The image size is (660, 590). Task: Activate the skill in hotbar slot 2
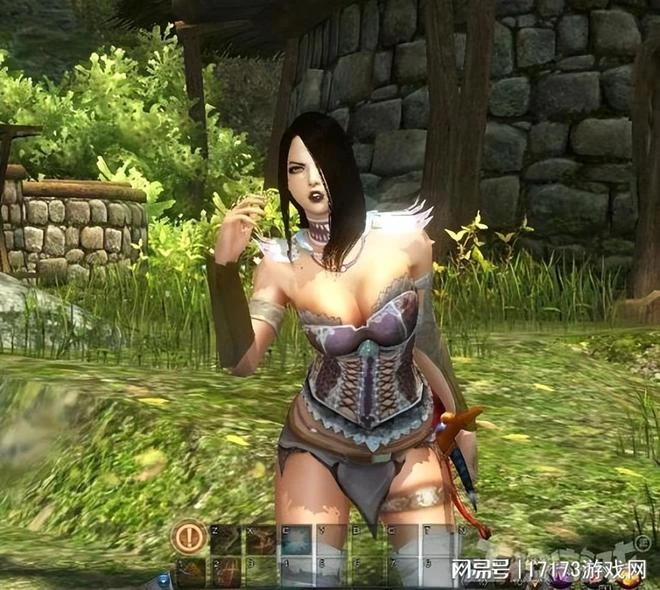click(226, 572)
